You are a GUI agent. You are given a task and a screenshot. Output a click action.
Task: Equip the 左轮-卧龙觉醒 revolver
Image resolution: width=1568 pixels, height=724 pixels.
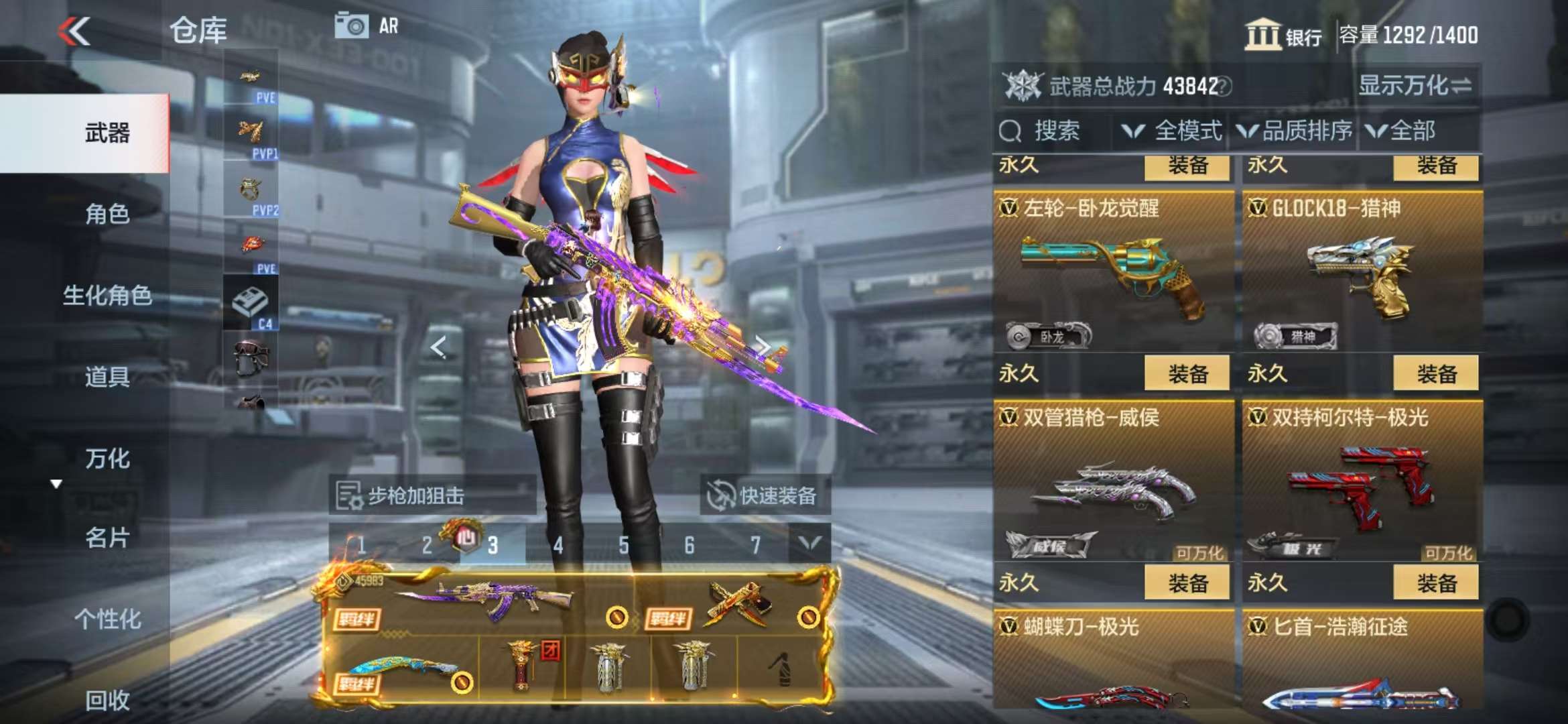[1187, 373]
